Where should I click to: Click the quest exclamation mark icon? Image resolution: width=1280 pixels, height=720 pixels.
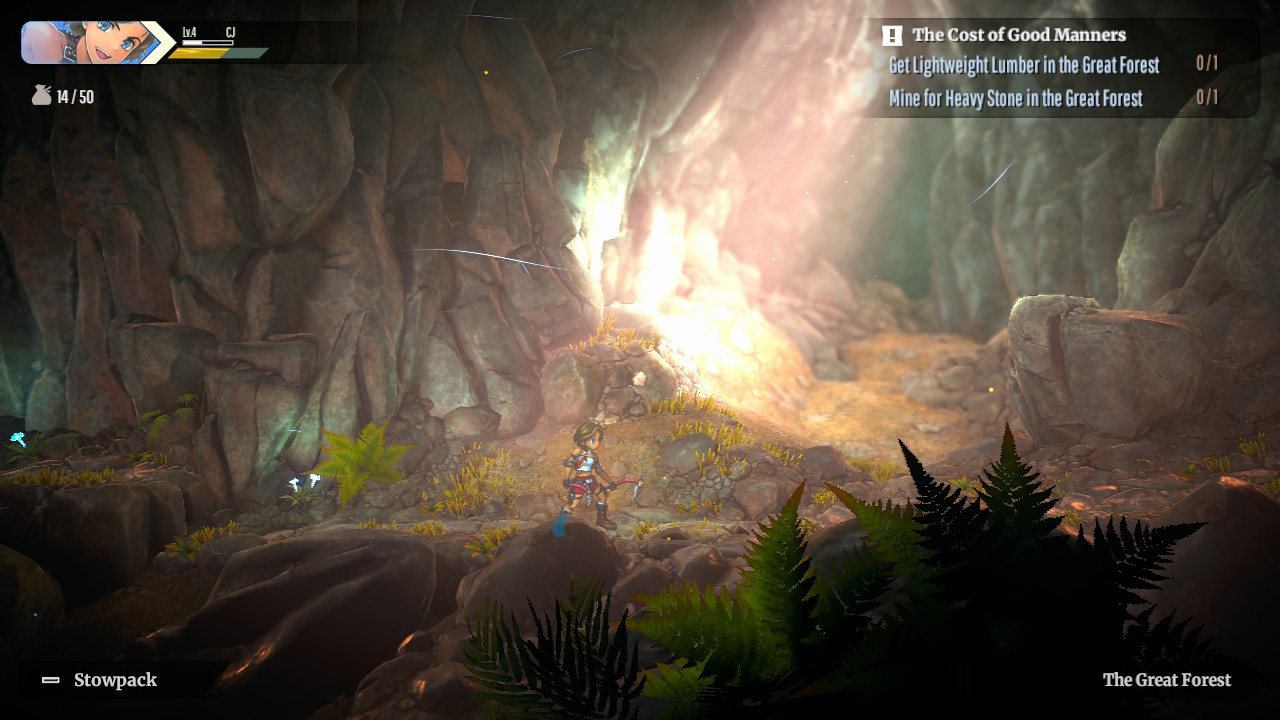pyautogui.click(x=892, y=36)
